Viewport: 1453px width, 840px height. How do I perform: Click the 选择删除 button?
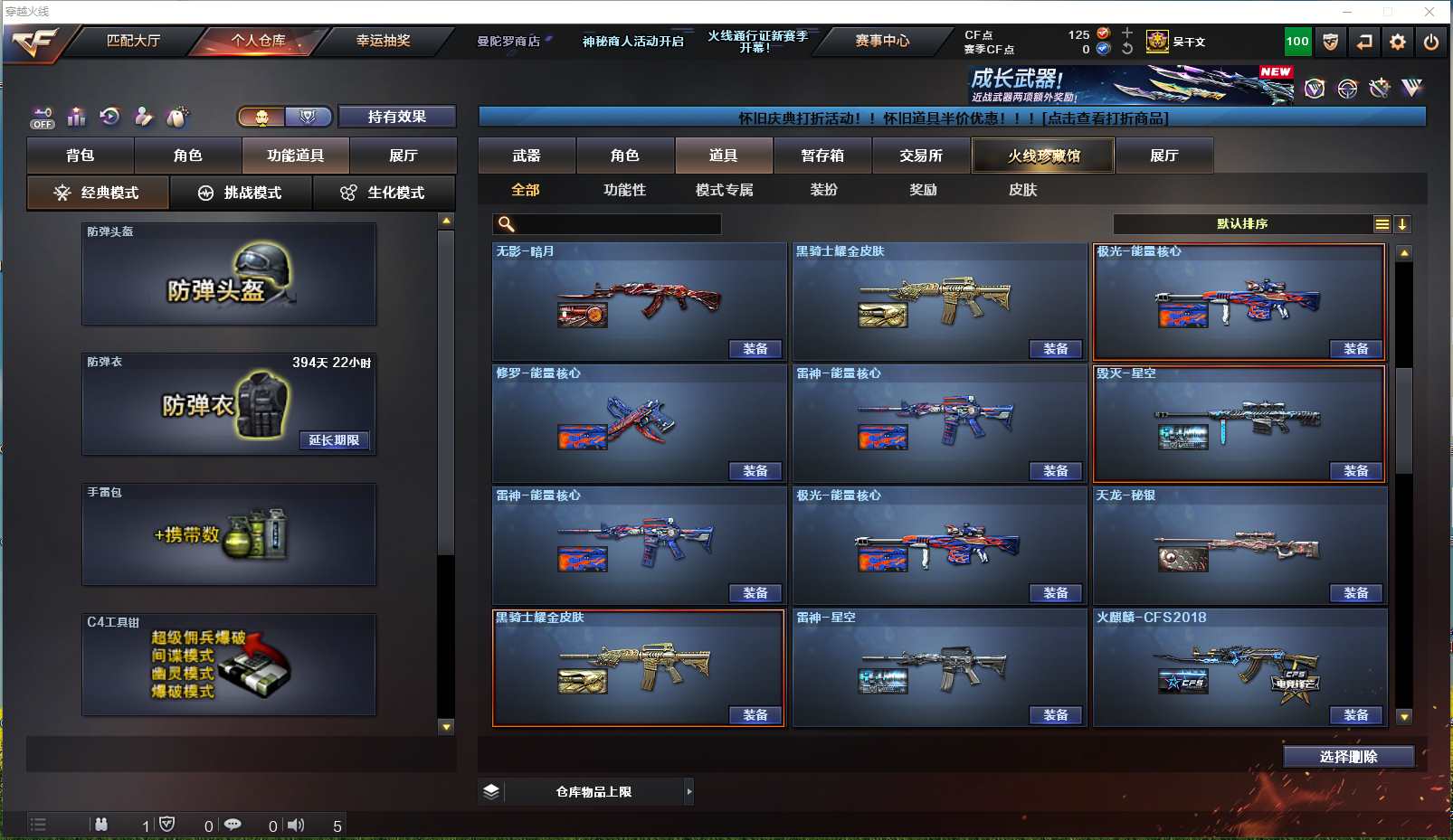[x=1348, y=757]
